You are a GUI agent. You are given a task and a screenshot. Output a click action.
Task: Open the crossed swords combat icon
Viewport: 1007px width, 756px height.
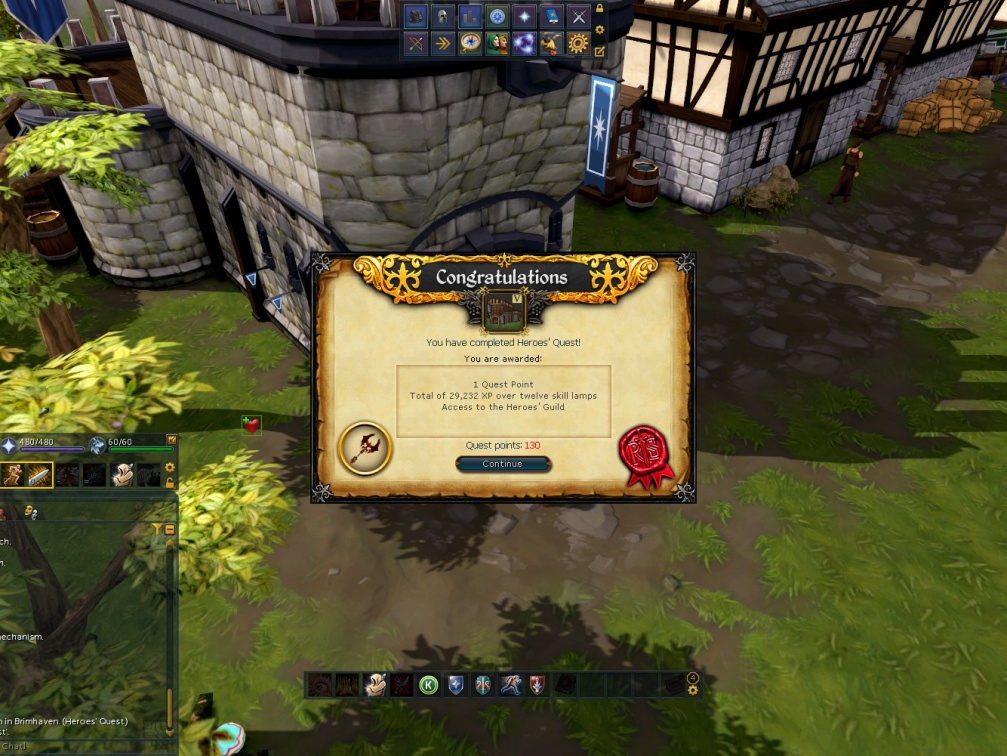[578, 17]
